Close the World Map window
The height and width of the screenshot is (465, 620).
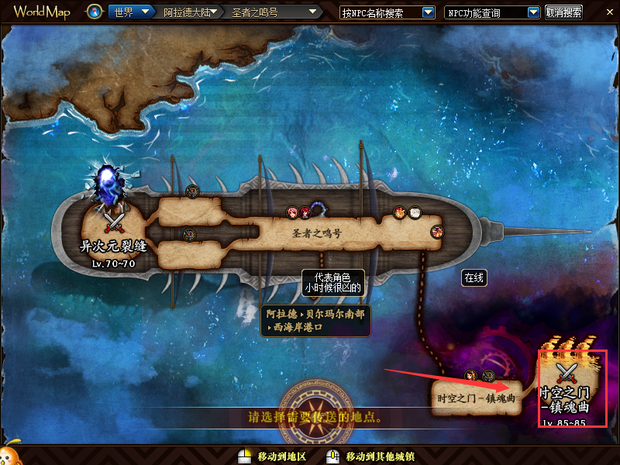point(608,11)
